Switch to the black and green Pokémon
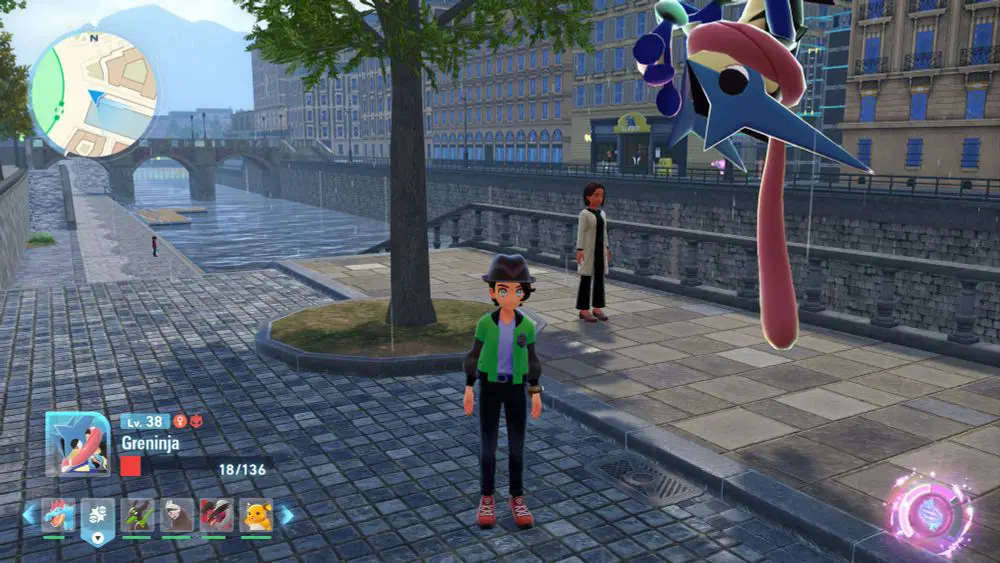Image resolution: width=1000 pixels, height=563 pixels. (x=137, y=515)
